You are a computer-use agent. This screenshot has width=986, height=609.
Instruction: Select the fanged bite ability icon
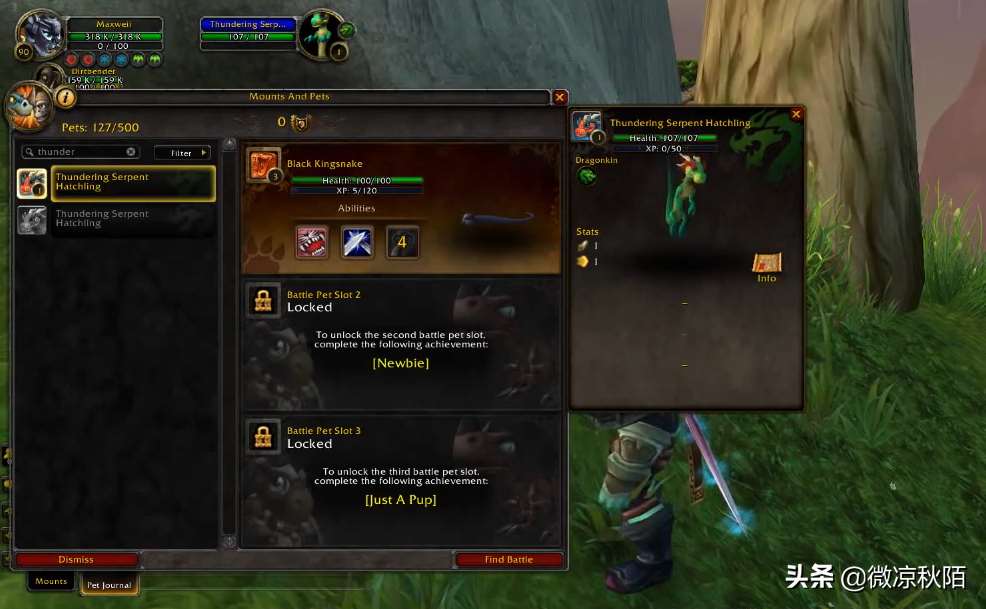click(x=312, y=242)
